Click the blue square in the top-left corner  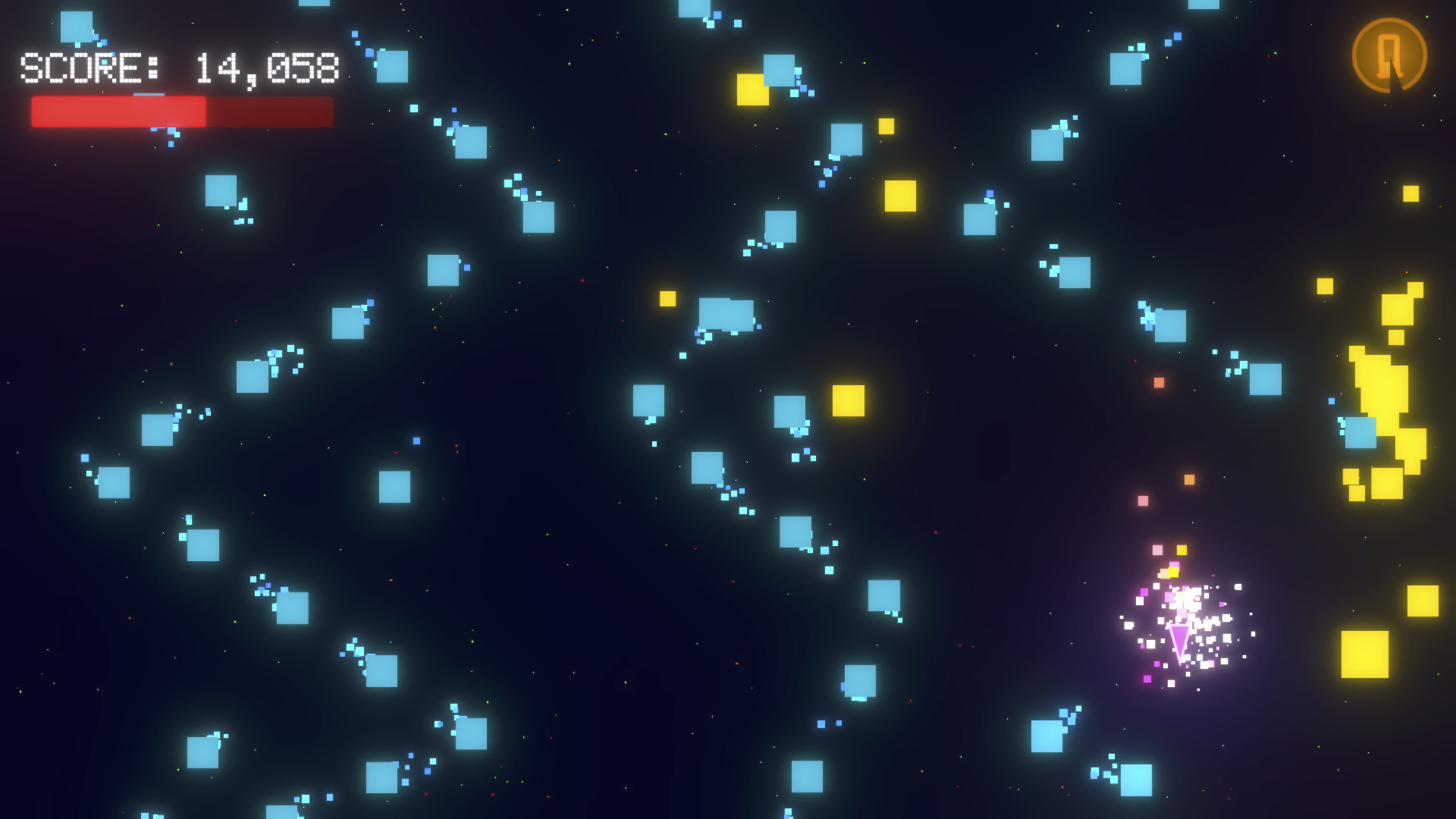point(76,27)
